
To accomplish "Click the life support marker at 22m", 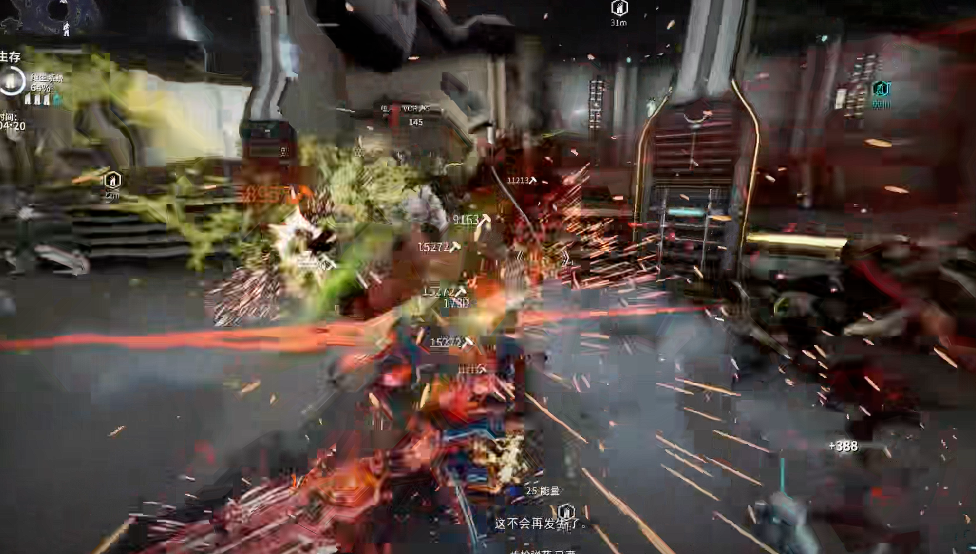I will tap(112, 180).
